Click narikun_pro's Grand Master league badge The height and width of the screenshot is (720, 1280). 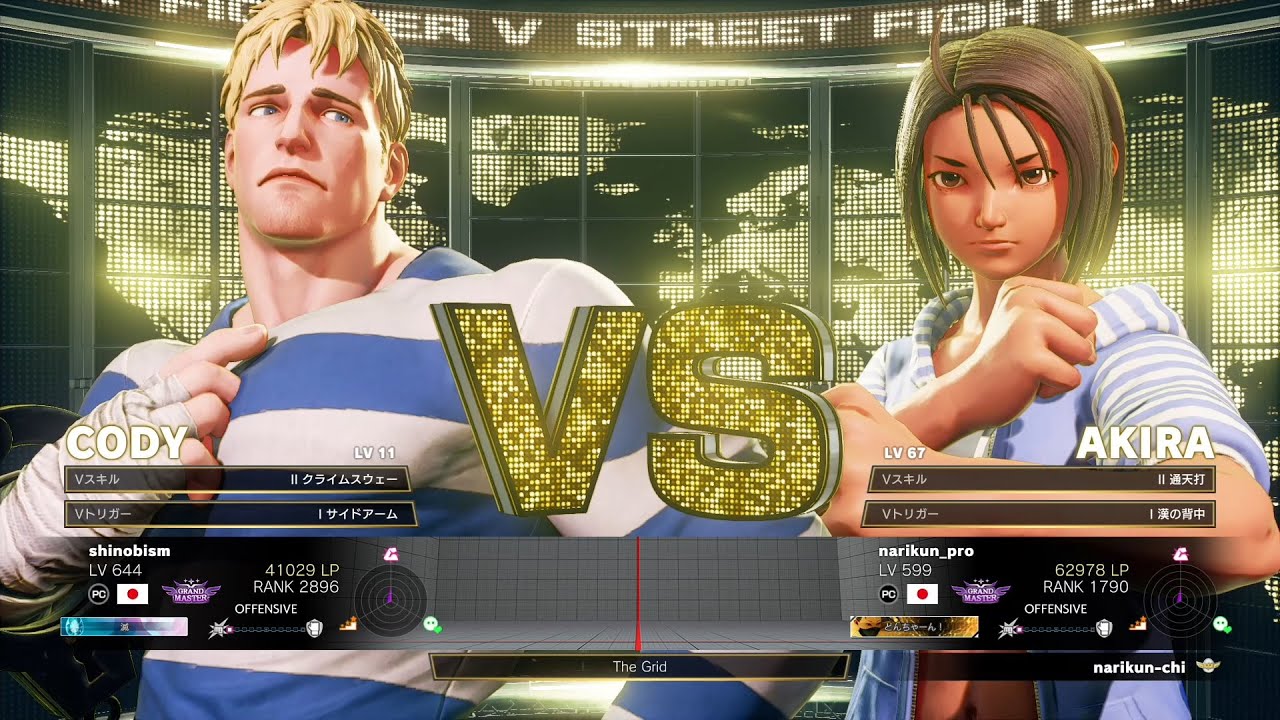coord(980,594)
